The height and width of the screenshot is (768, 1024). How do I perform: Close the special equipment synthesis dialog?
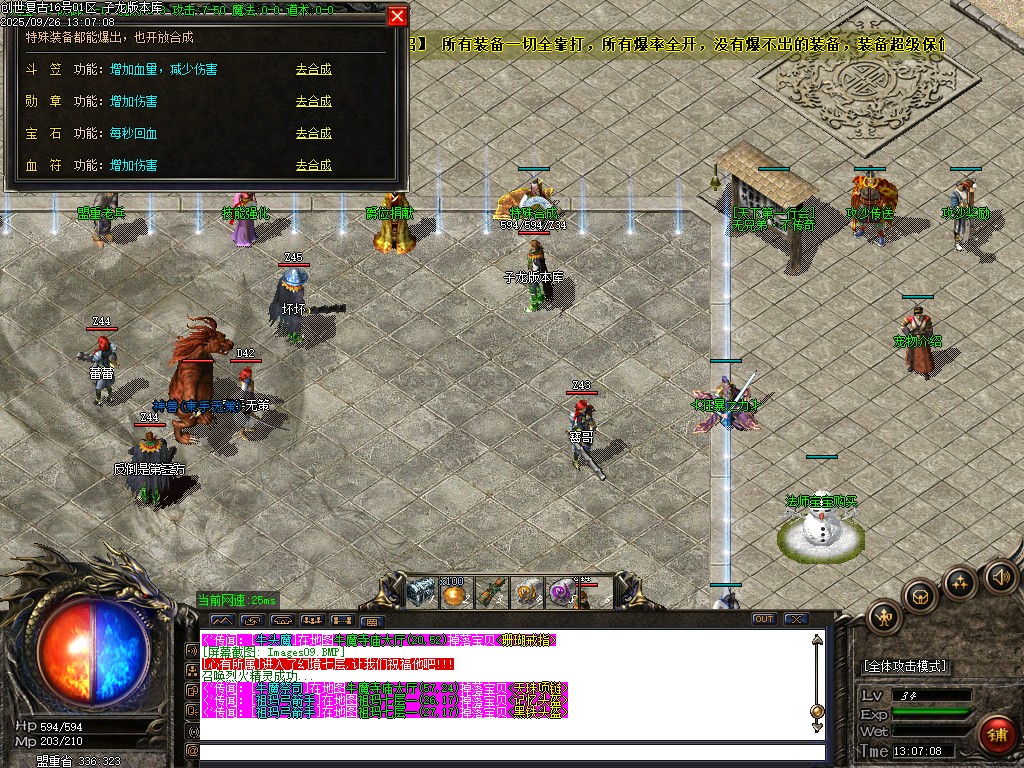point(397,17)
